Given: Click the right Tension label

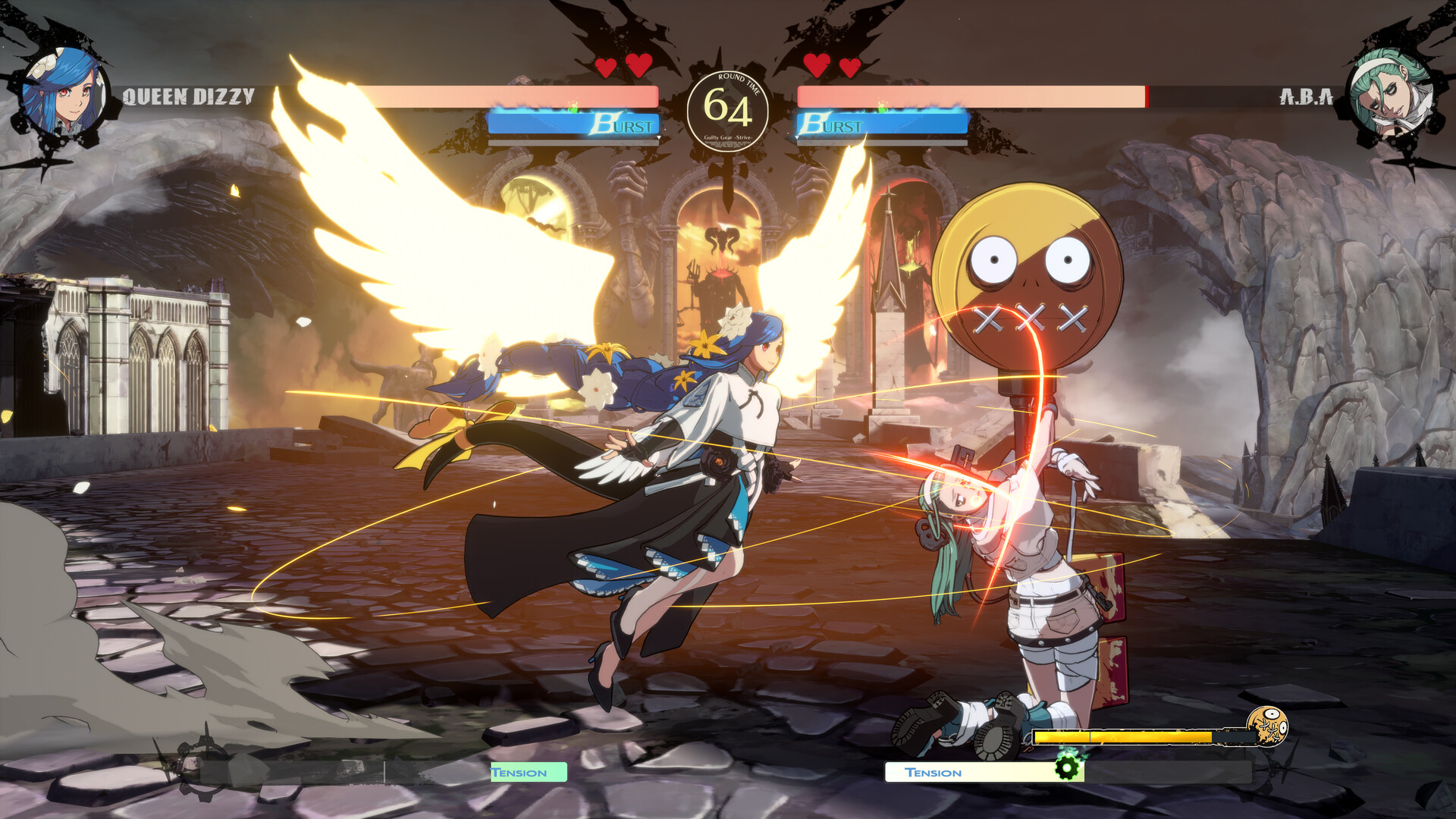Looking at the screenshot, I should pyautogui.click(x=933, y=772).
